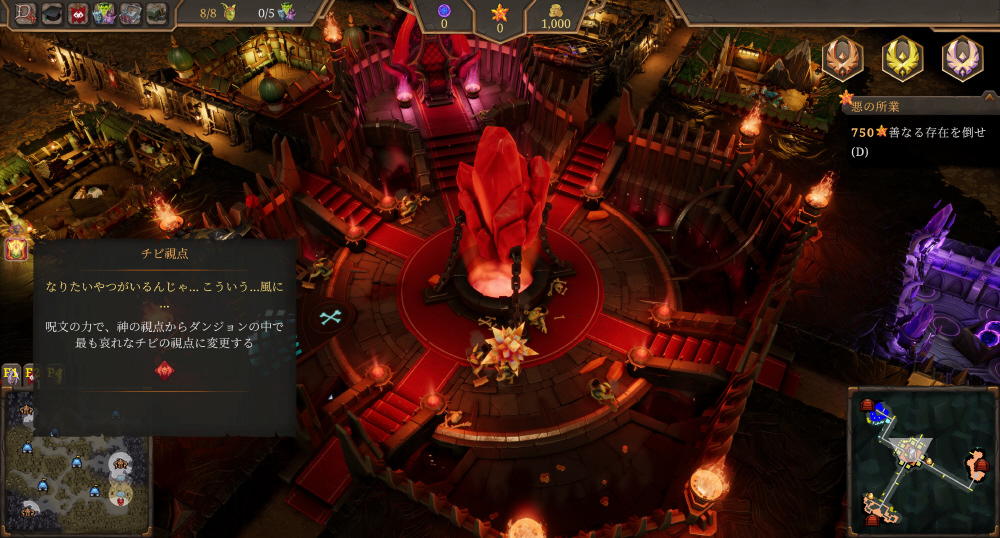The width and height of the screenshot is (1000, 538).
Task: Collapse the 悪の所業 objective panel
Action: click(848, 100)
